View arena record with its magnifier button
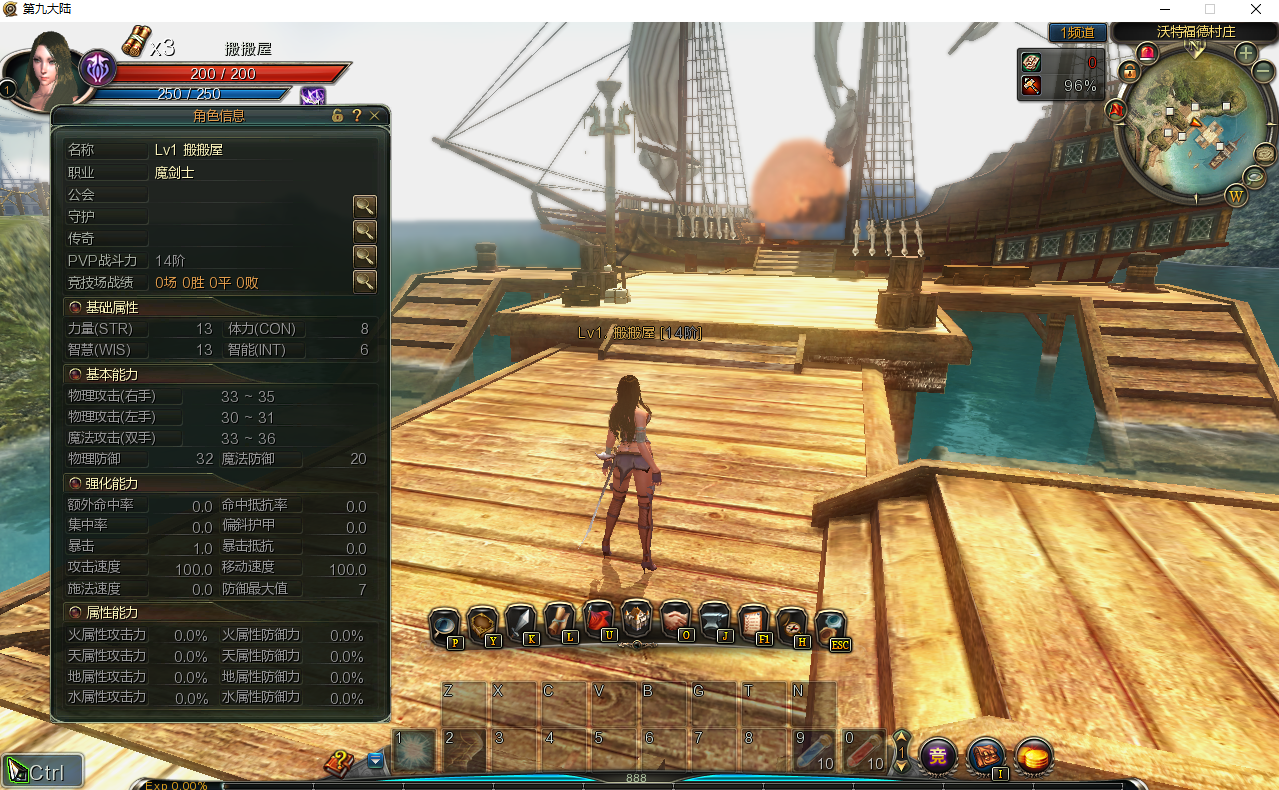Screen dimensions: 1279x790 364,281
